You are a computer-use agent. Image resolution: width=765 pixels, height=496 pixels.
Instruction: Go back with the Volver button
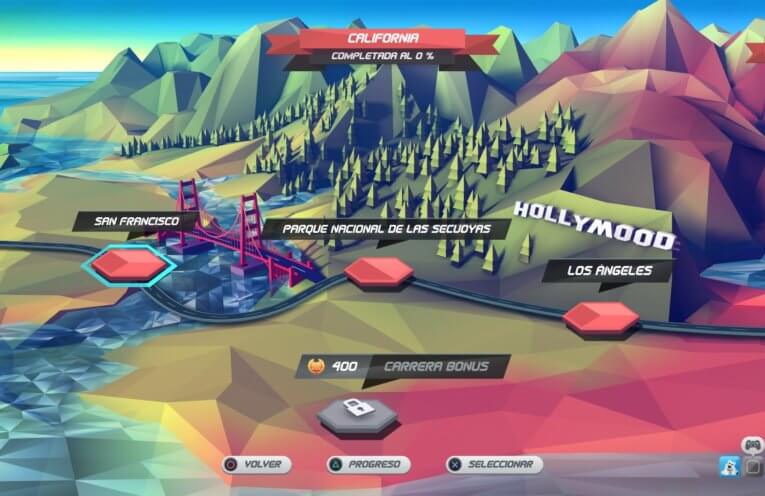coord(256,465)
